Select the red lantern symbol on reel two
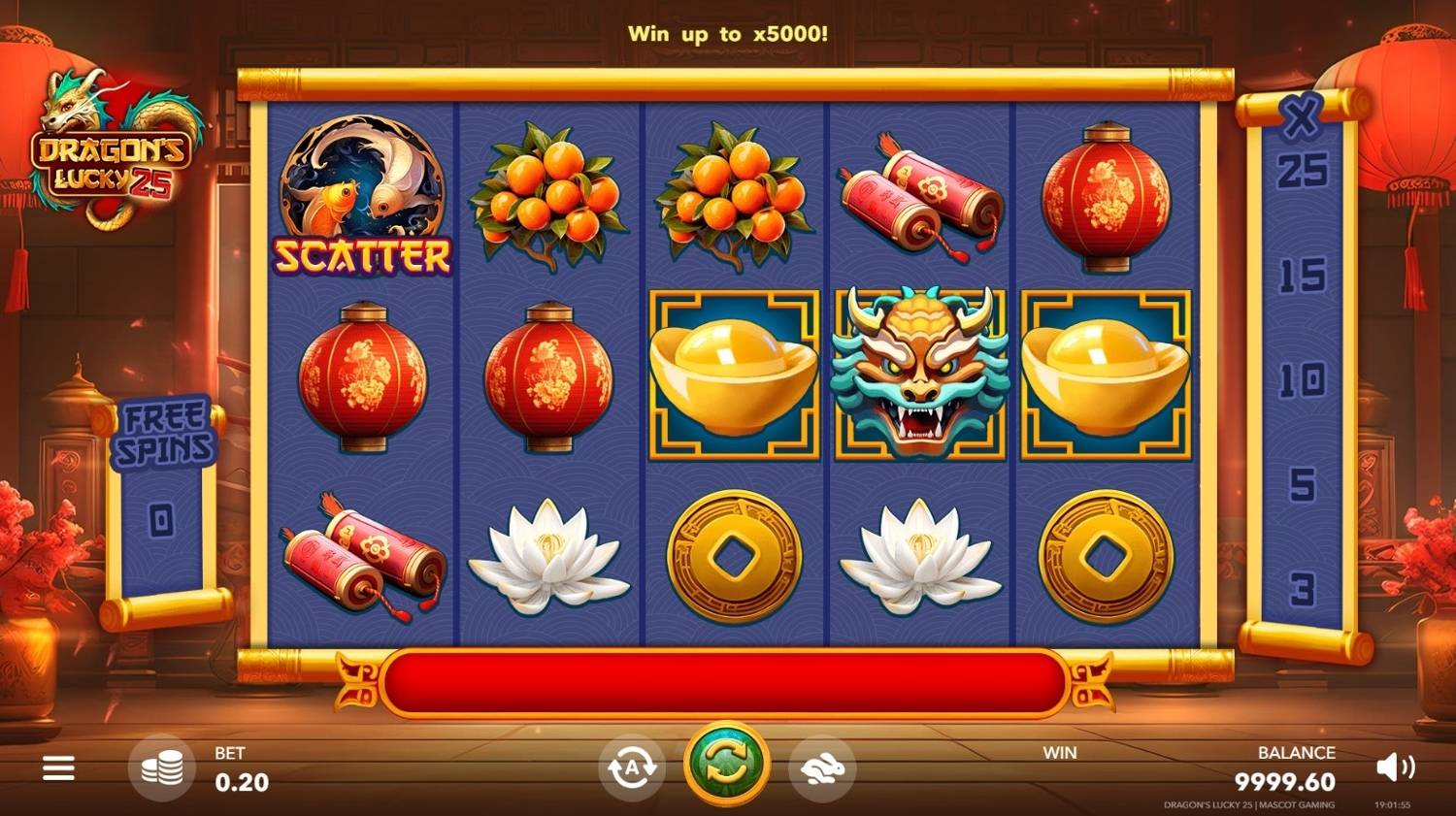This screenshot has width=1456, height=816. pos(548,378)
